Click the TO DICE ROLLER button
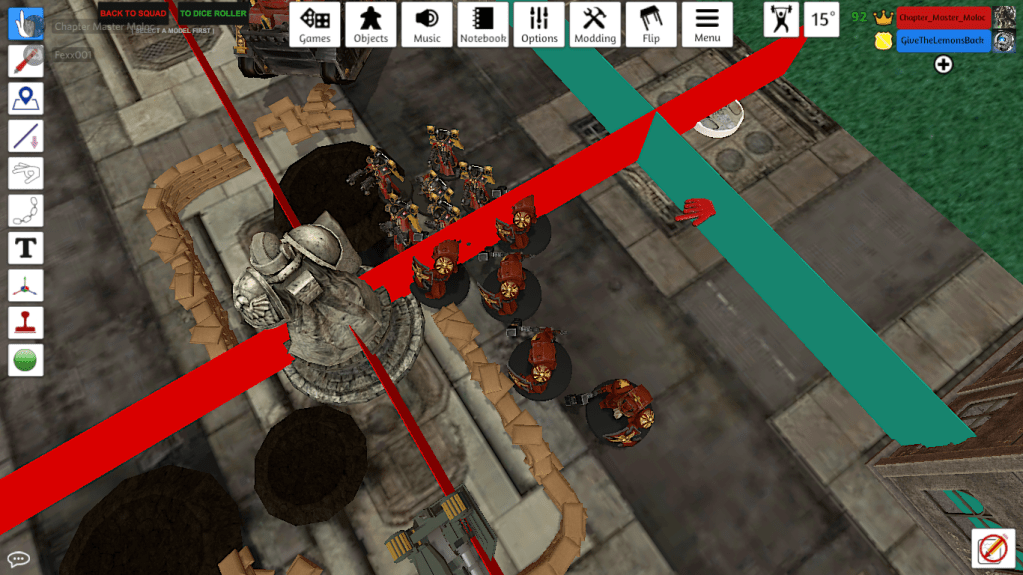Screen dimensions: 1023x575 click(x=213, y=14)
